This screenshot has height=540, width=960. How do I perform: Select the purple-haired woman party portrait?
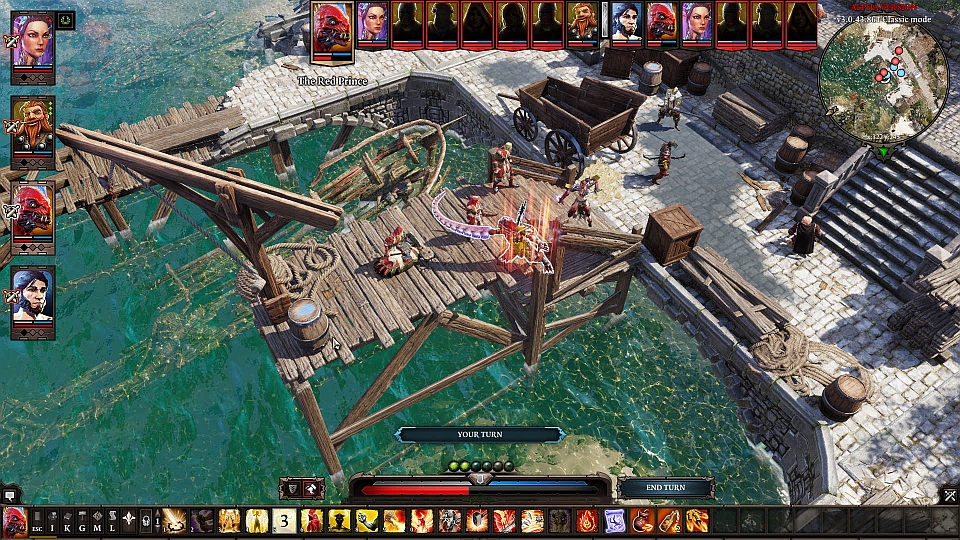(32, 47)
